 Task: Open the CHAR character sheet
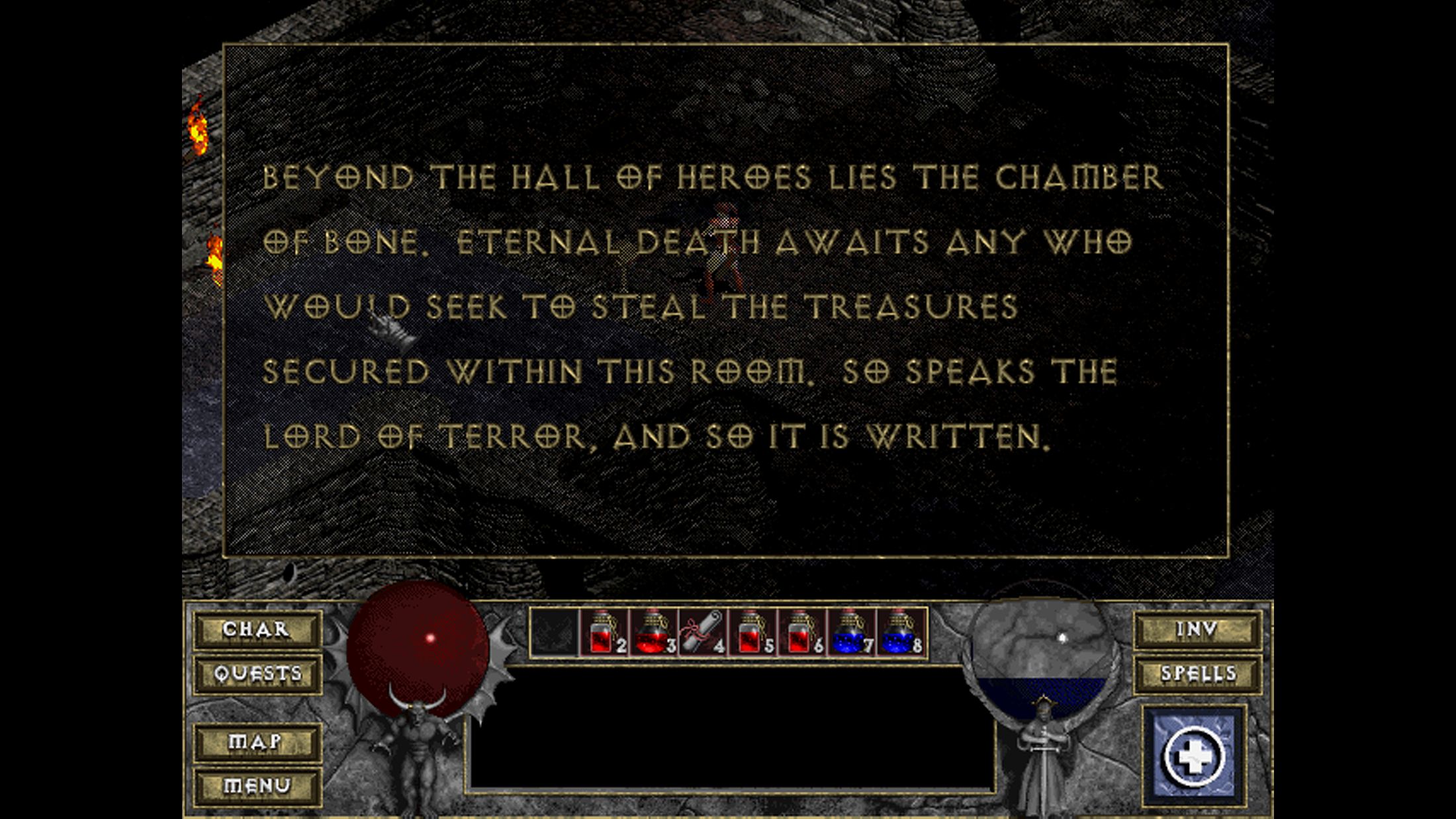(257, 629)
